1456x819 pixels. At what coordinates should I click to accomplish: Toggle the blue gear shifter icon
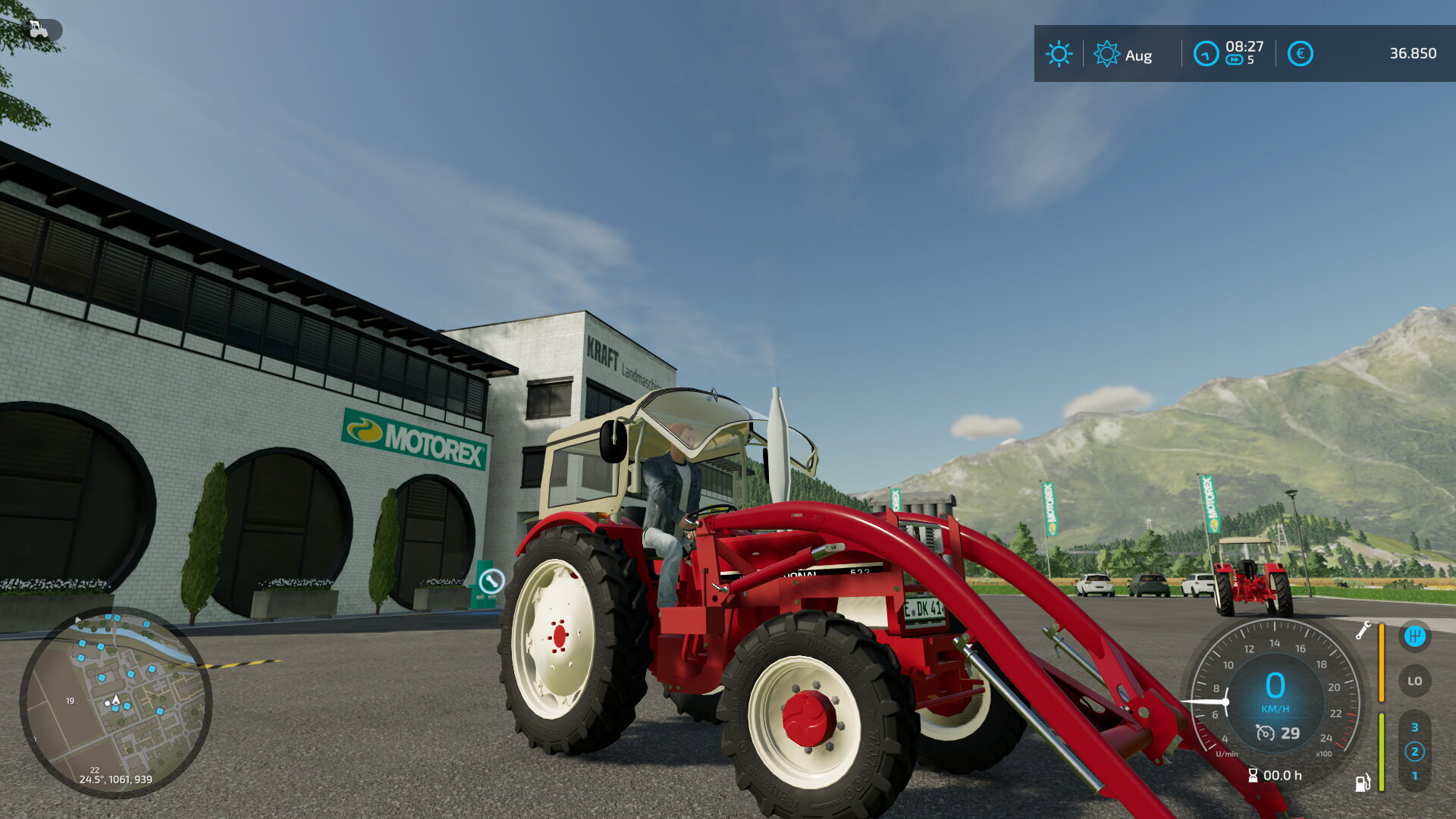coord(1414,635)
